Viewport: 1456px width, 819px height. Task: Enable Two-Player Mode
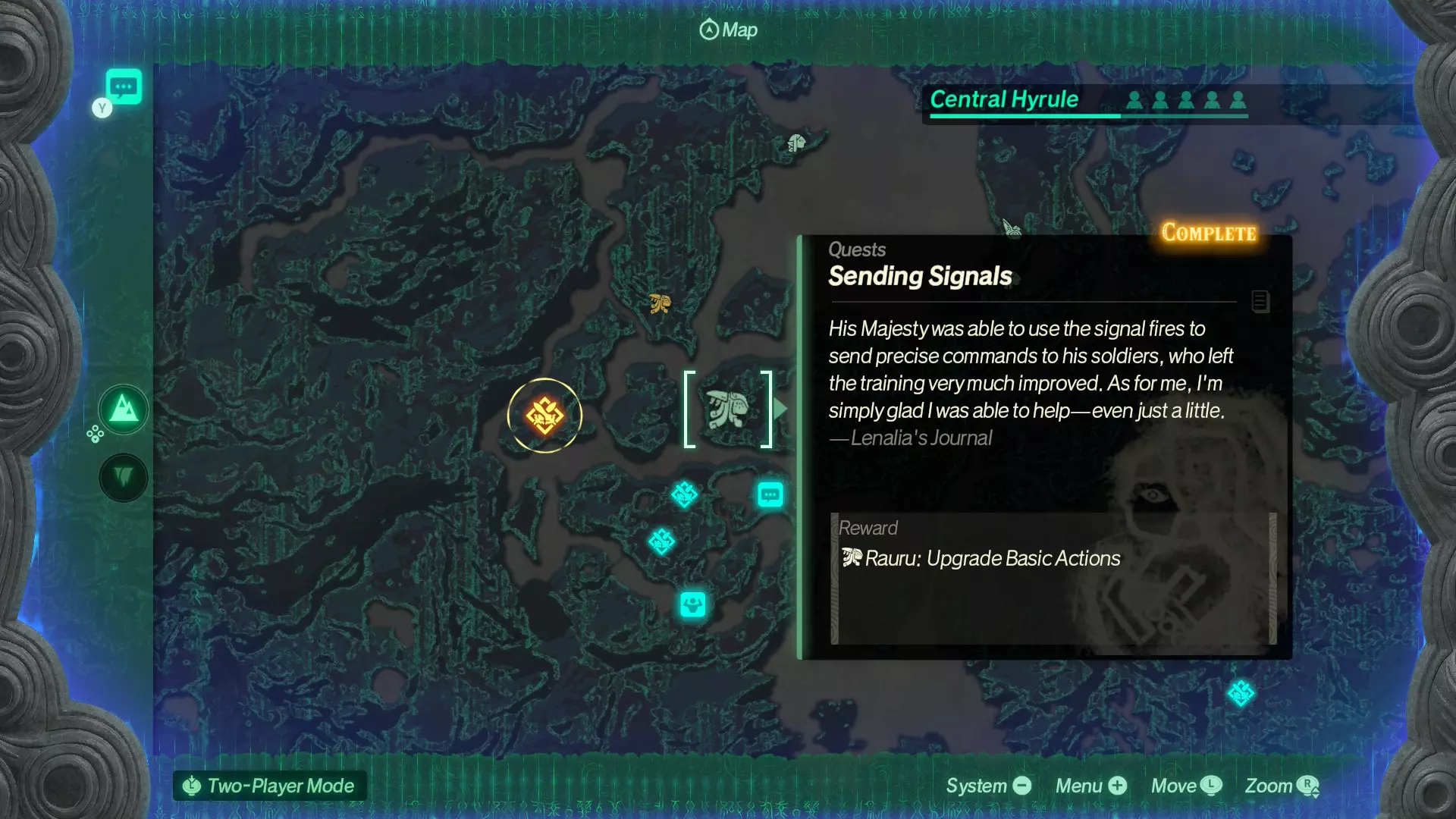coord(270,786)
